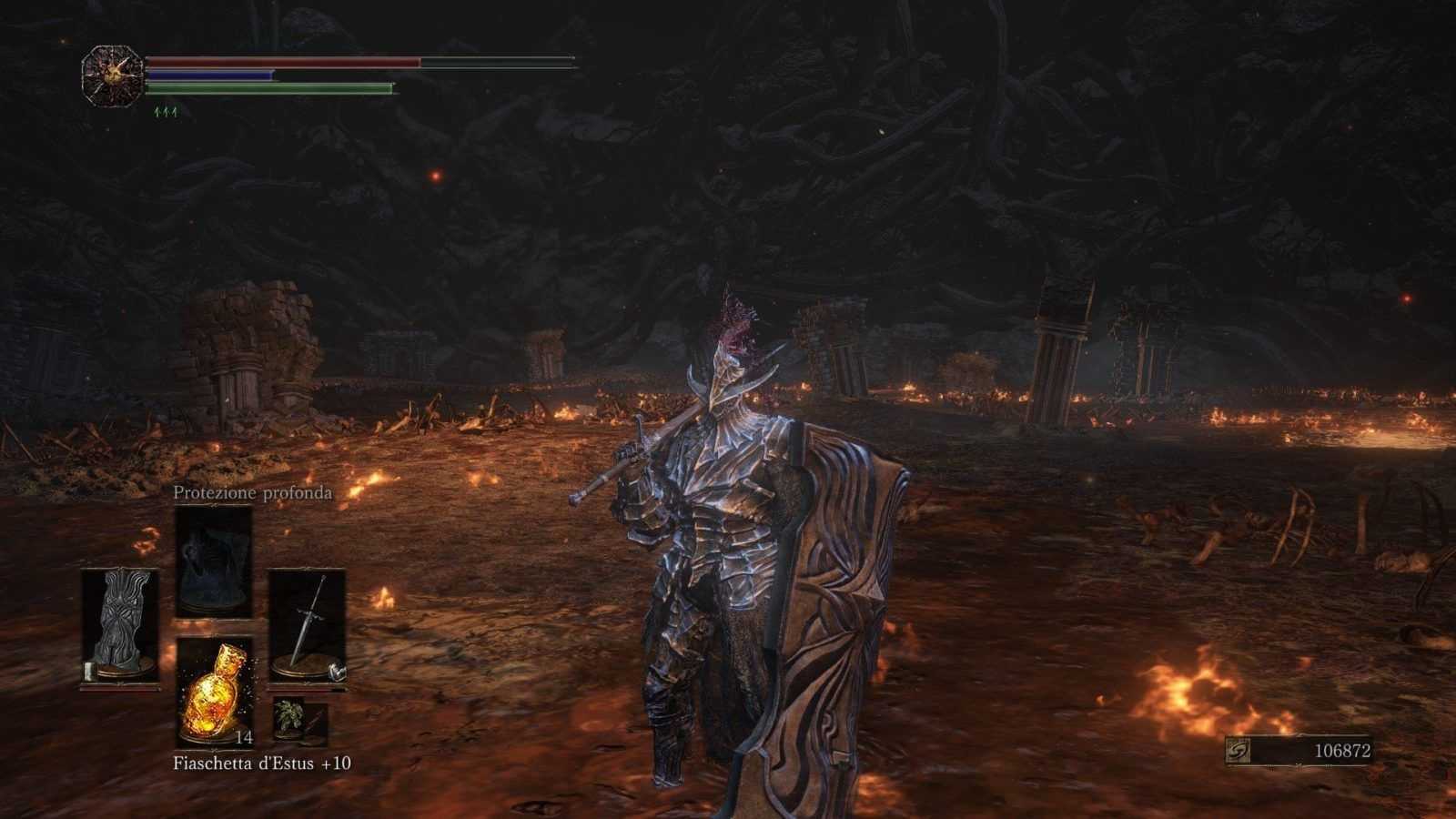This screenshot has width=1456, height=819.
Task: Click the small green herb item slot
Action: (x=289, y=718)
